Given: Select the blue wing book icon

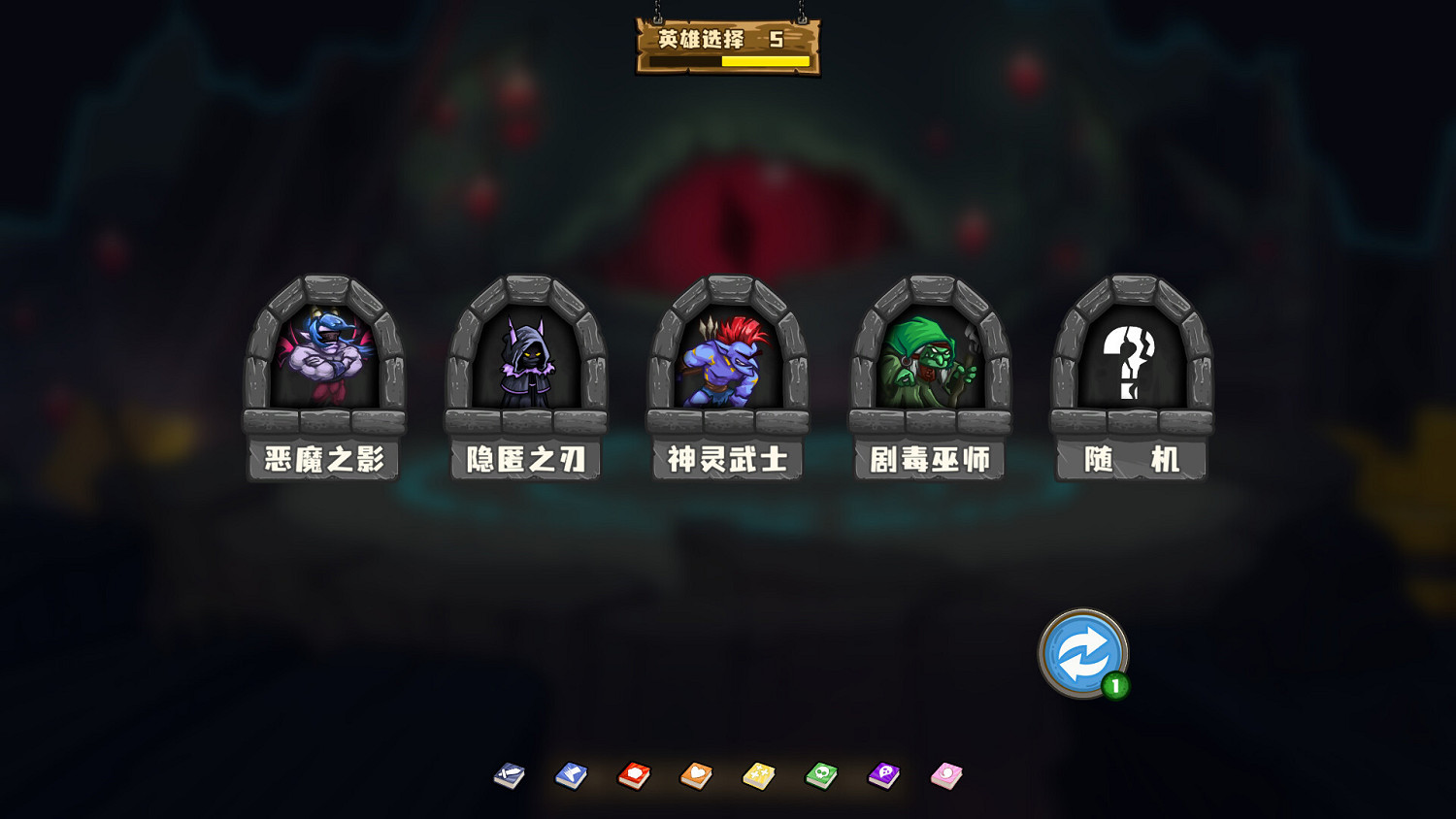Looking at the screenshot, I should pos(573,775).
